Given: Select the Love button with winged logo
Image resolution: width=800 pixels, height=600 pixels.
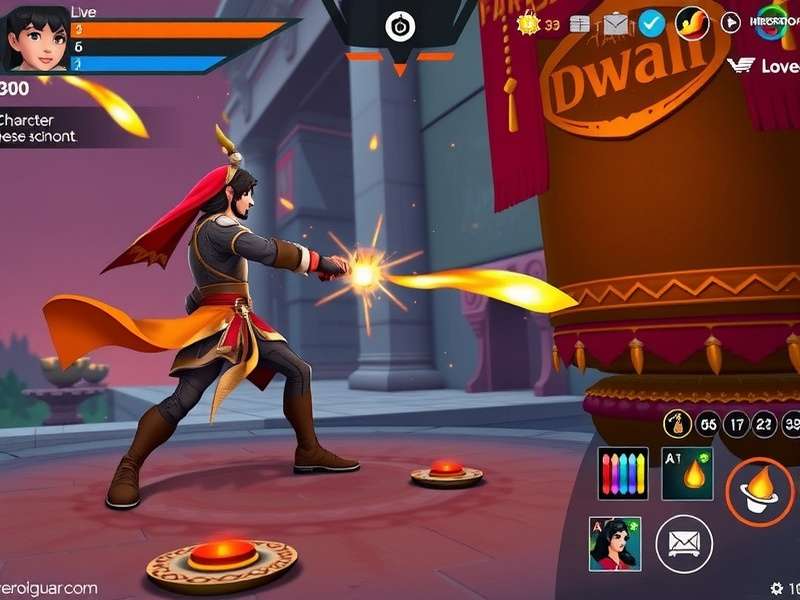Looking at the screenshot, I should [763, 66].
